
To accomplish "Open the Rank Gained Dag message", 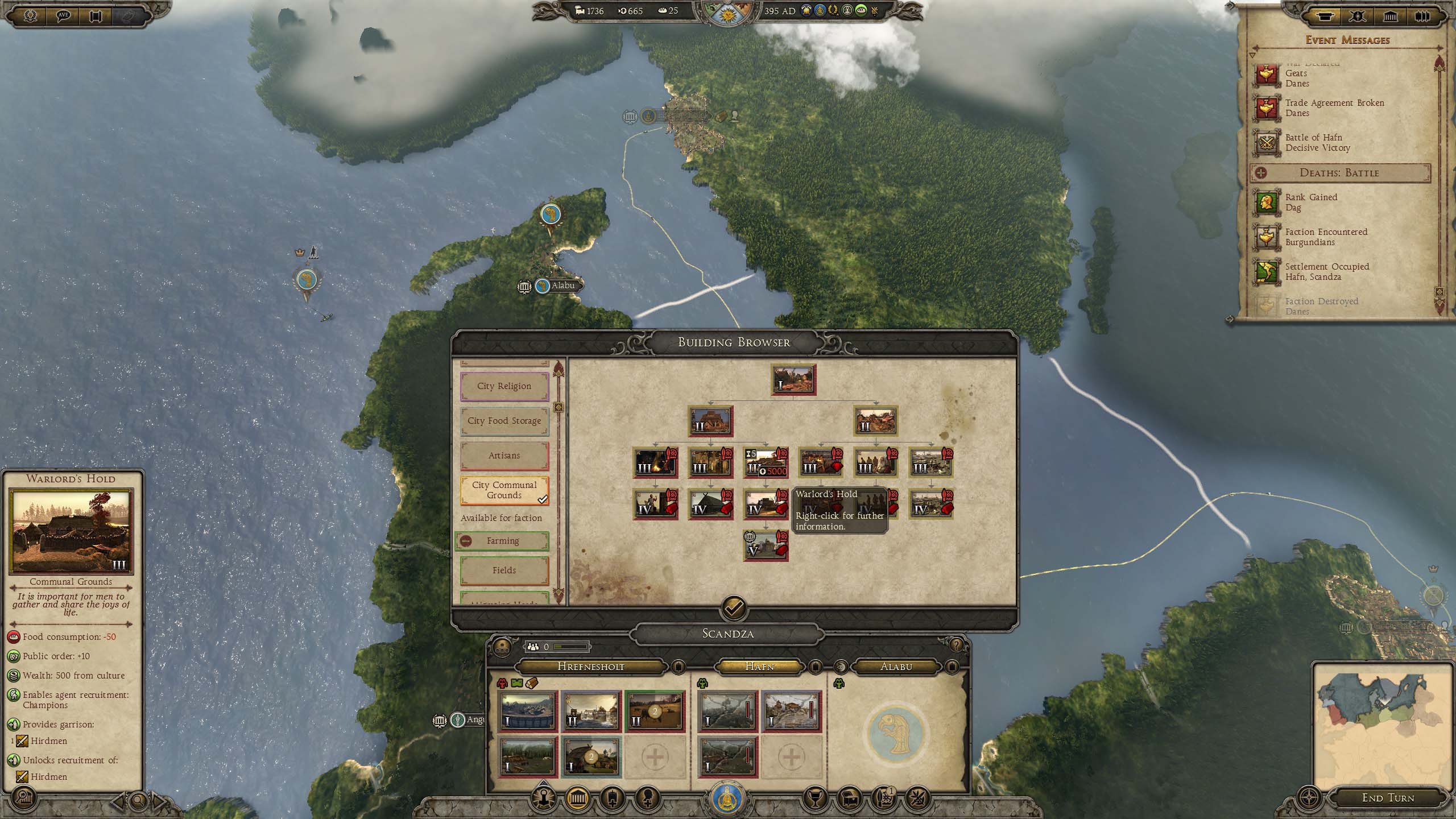I will click(1310, 202).
